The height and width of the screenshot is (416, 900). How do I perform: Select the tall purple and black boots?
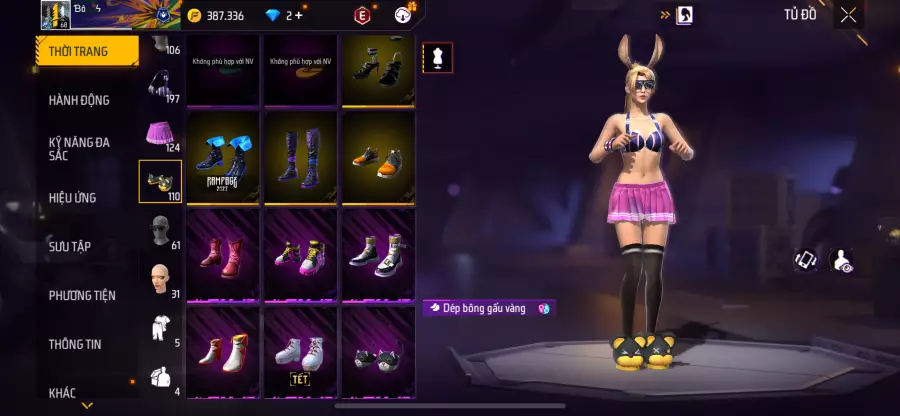tap(300, 158)
